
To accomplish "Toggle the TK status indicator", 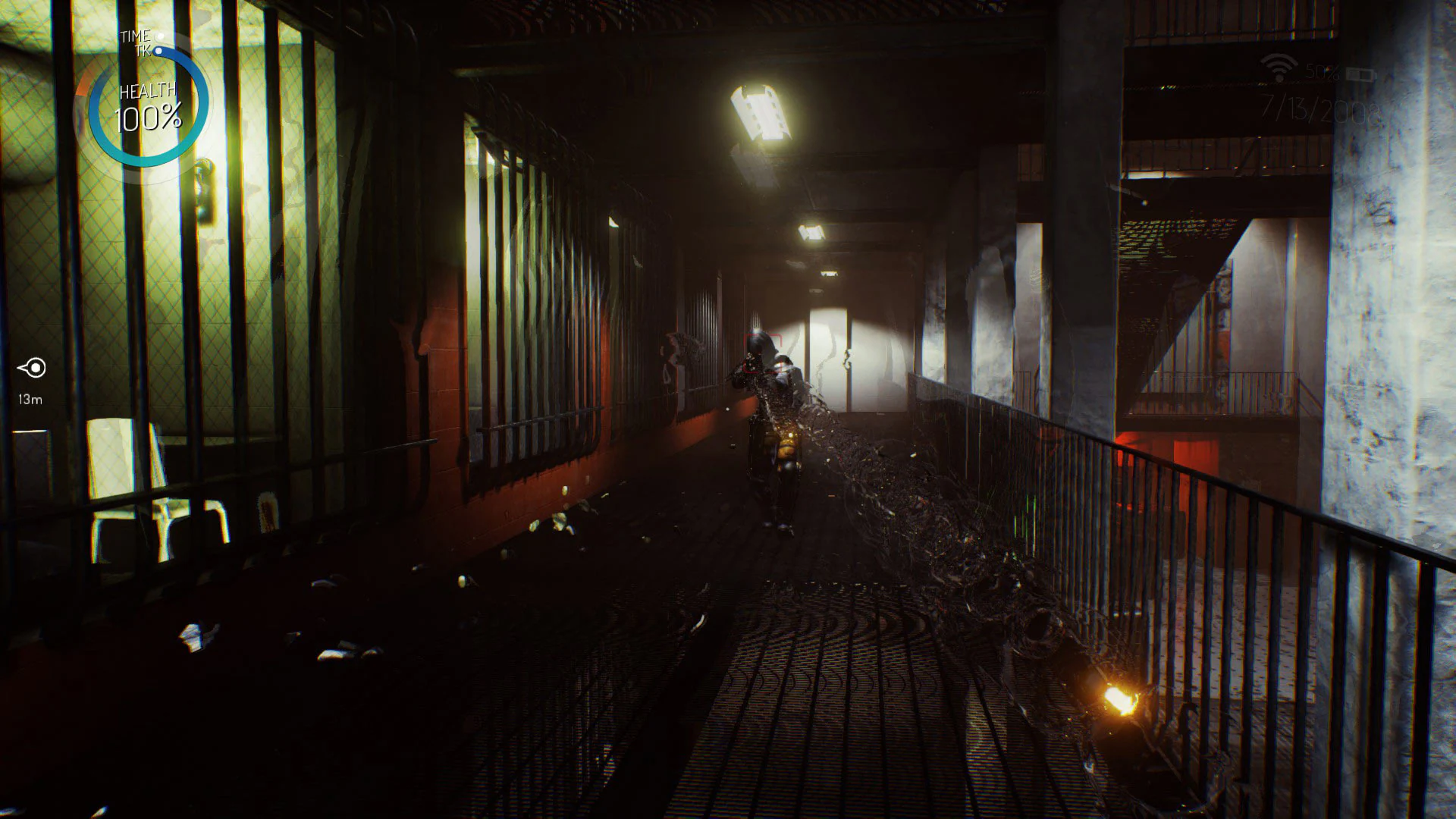I will click(158, 51).
